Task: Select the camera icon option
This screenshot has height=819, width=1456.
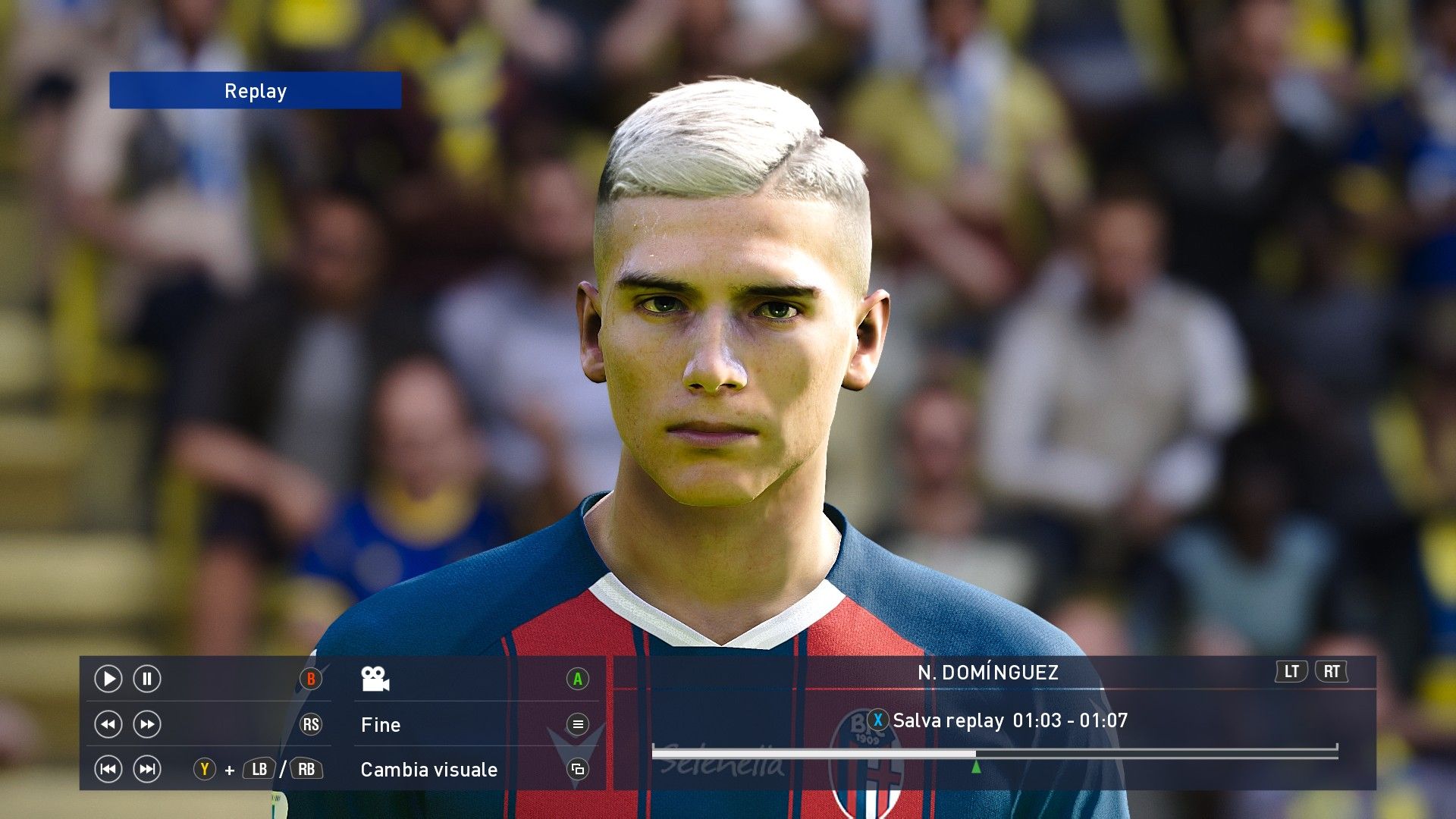Action: [375, 679]
